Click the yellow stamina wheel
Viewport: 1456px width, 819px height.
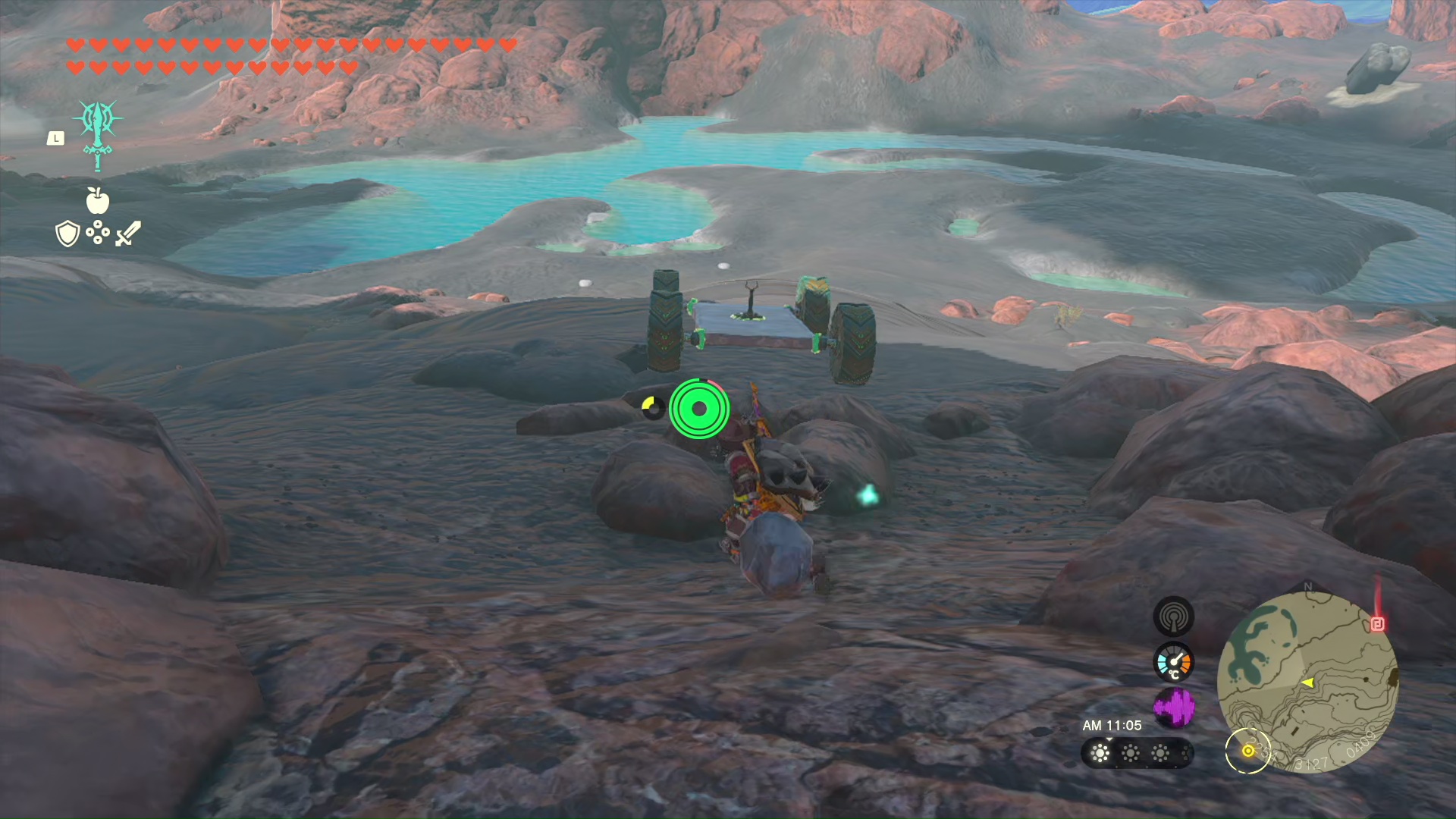pos(651,407)
